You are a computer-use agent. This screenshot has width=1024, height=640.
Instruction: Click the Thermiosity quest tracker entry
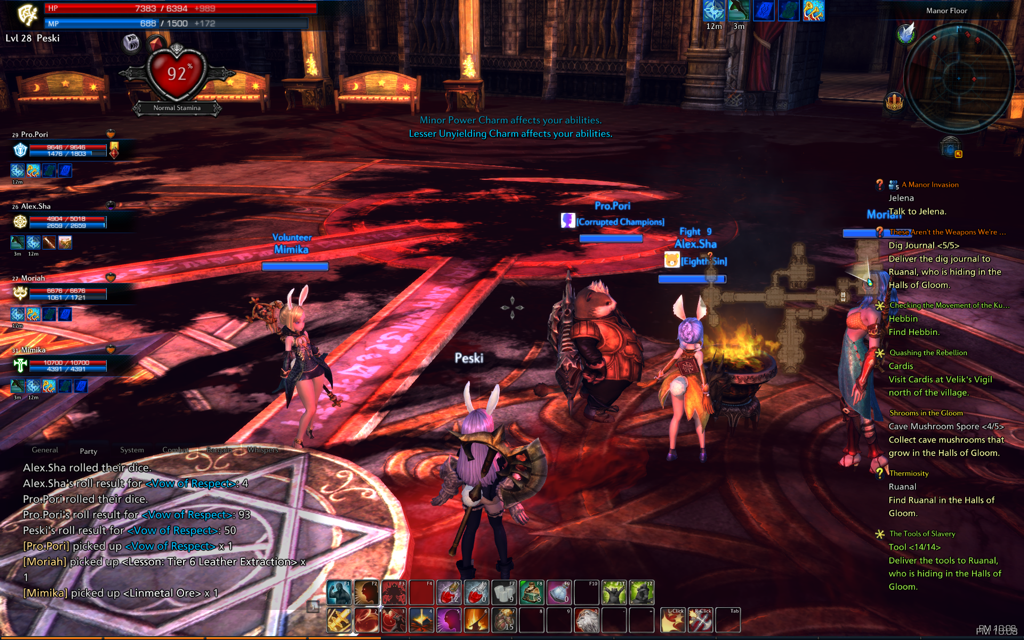click(908, 474)
